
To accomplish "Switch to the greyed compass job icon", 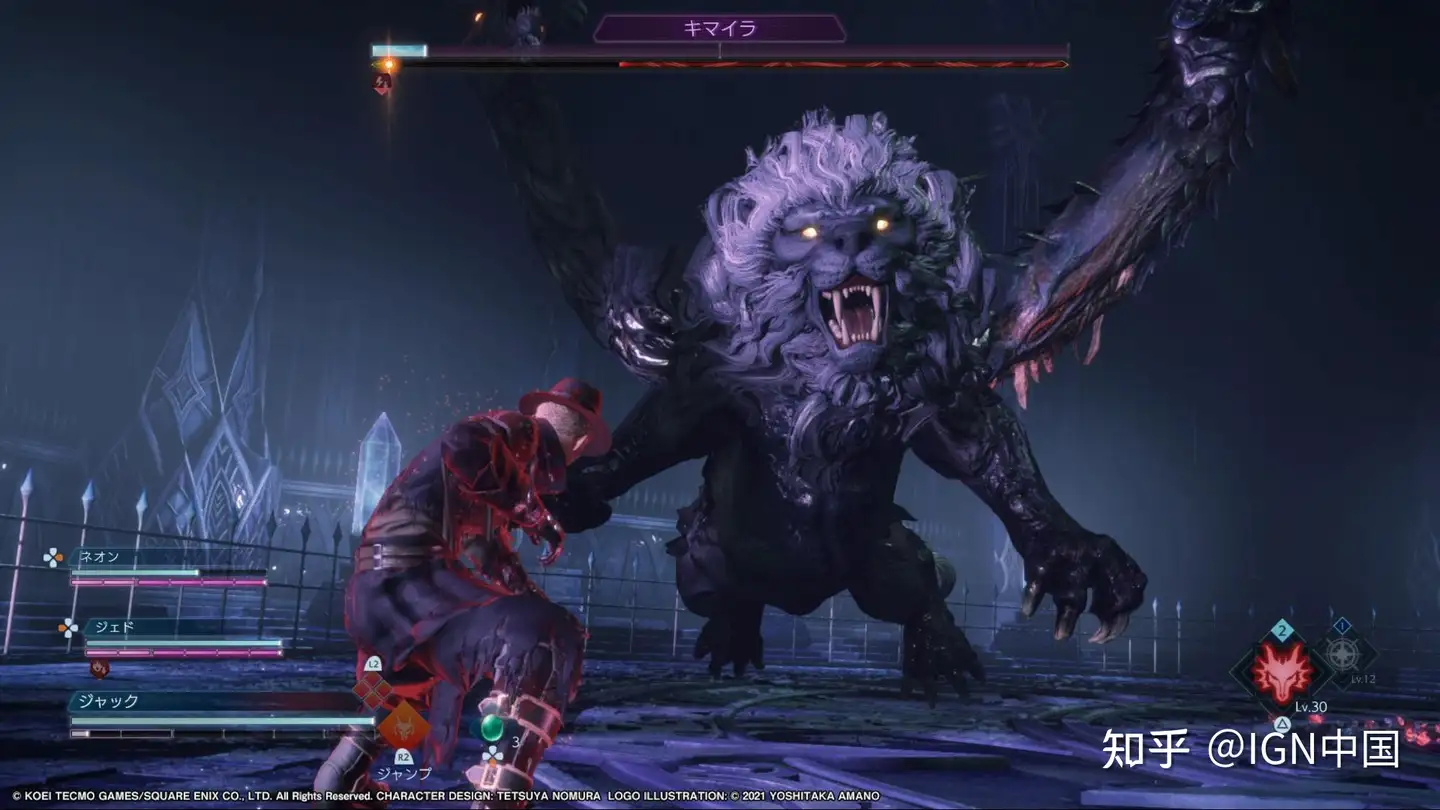I will [x=1341, y=656].
